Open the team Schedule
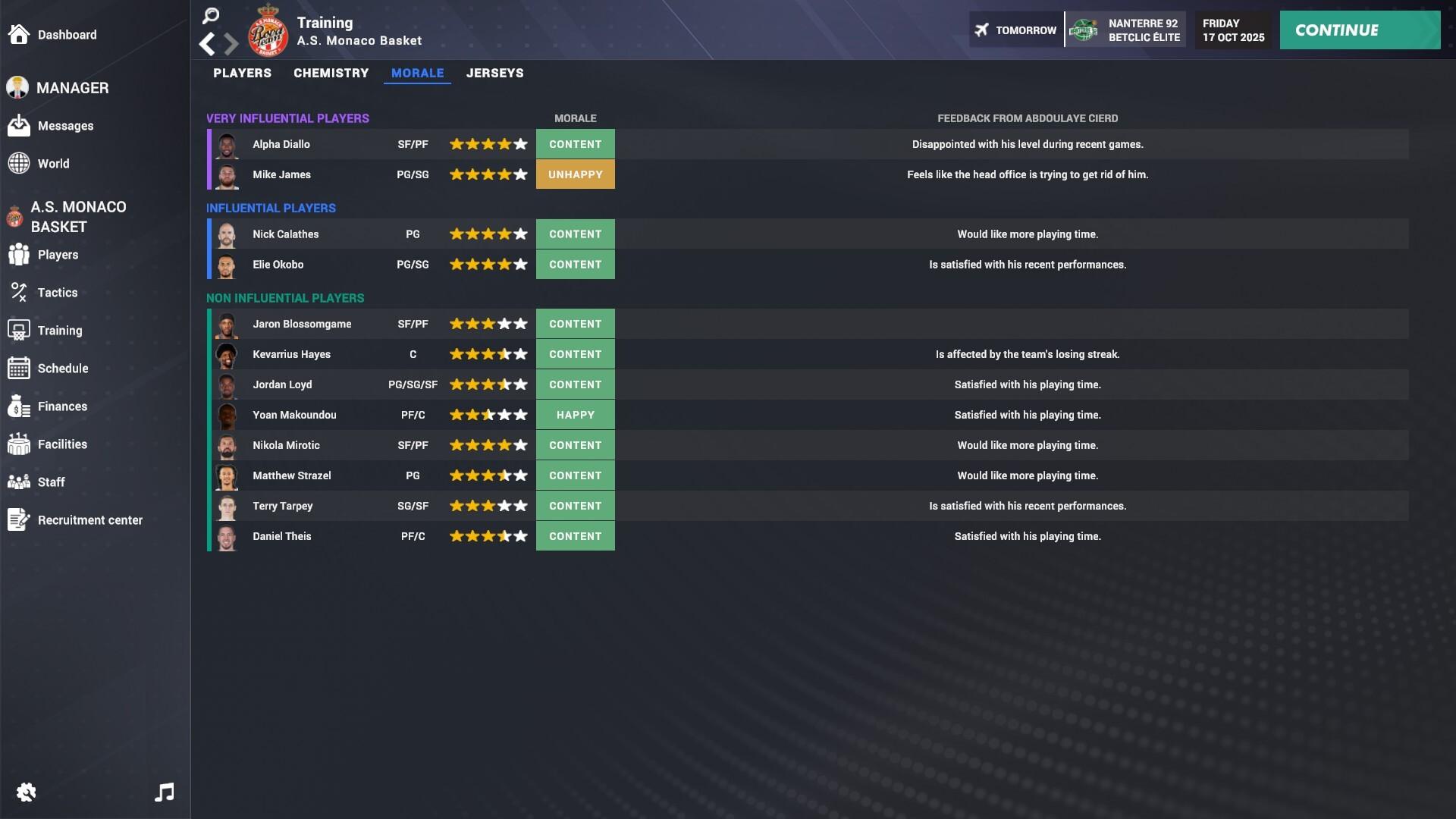 tap(61, 368)
